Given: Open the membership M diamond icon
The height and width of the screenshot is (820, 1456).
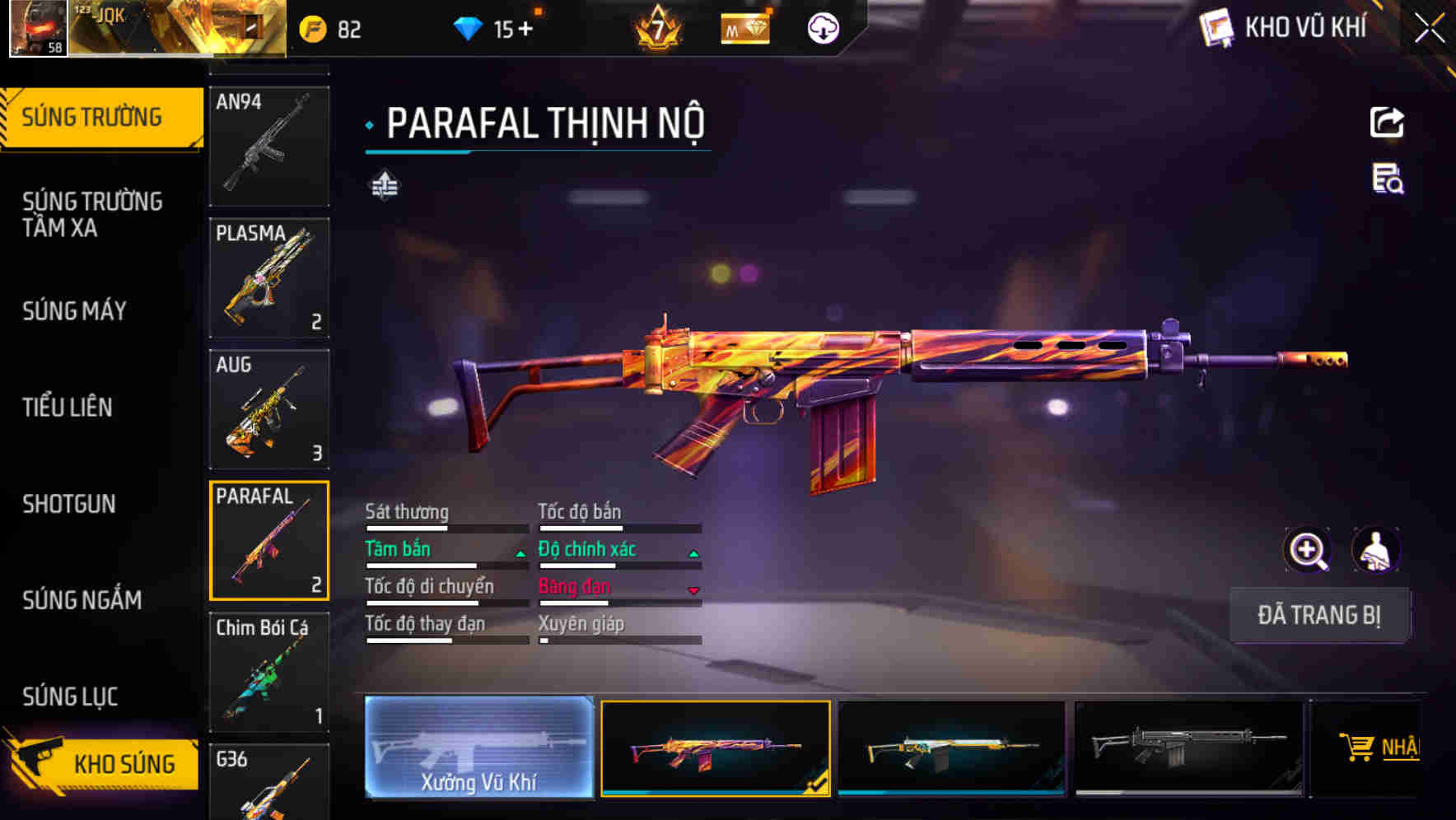Looking at the screenshot, I should tap(744, 28).
